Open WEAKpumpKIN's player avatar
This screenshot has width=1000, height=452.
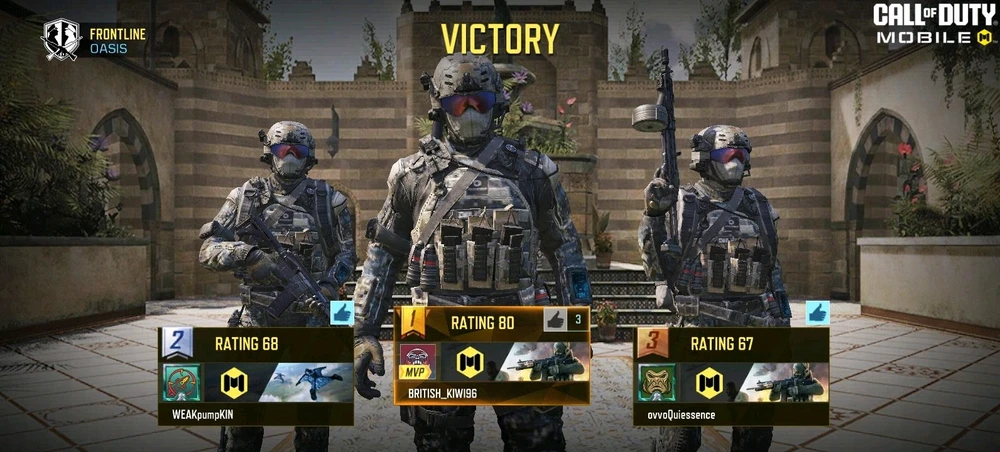[182, 382]
